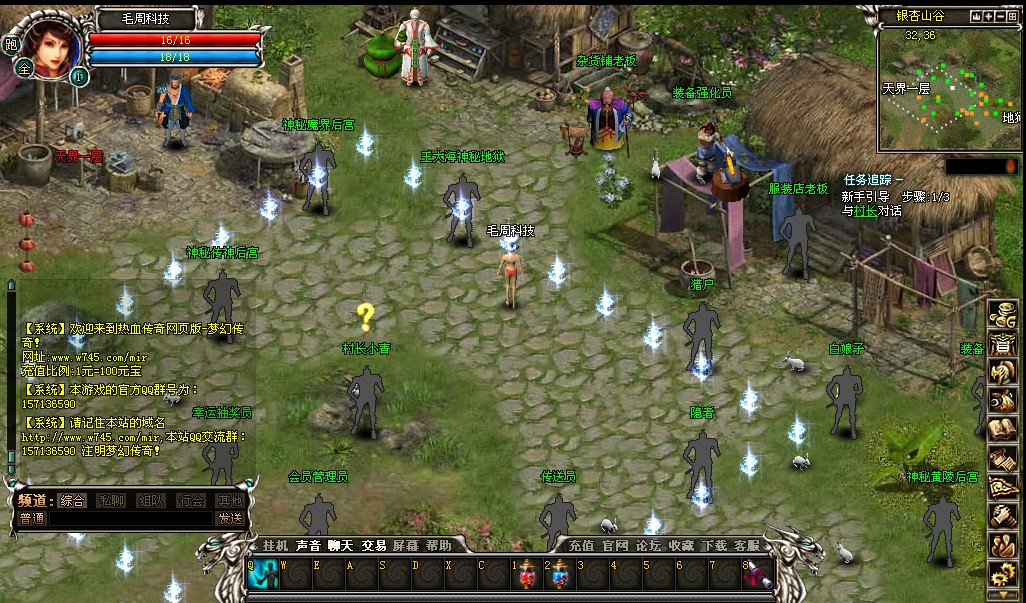Select the 私聊 private chat channel

[x=111, y=500]
